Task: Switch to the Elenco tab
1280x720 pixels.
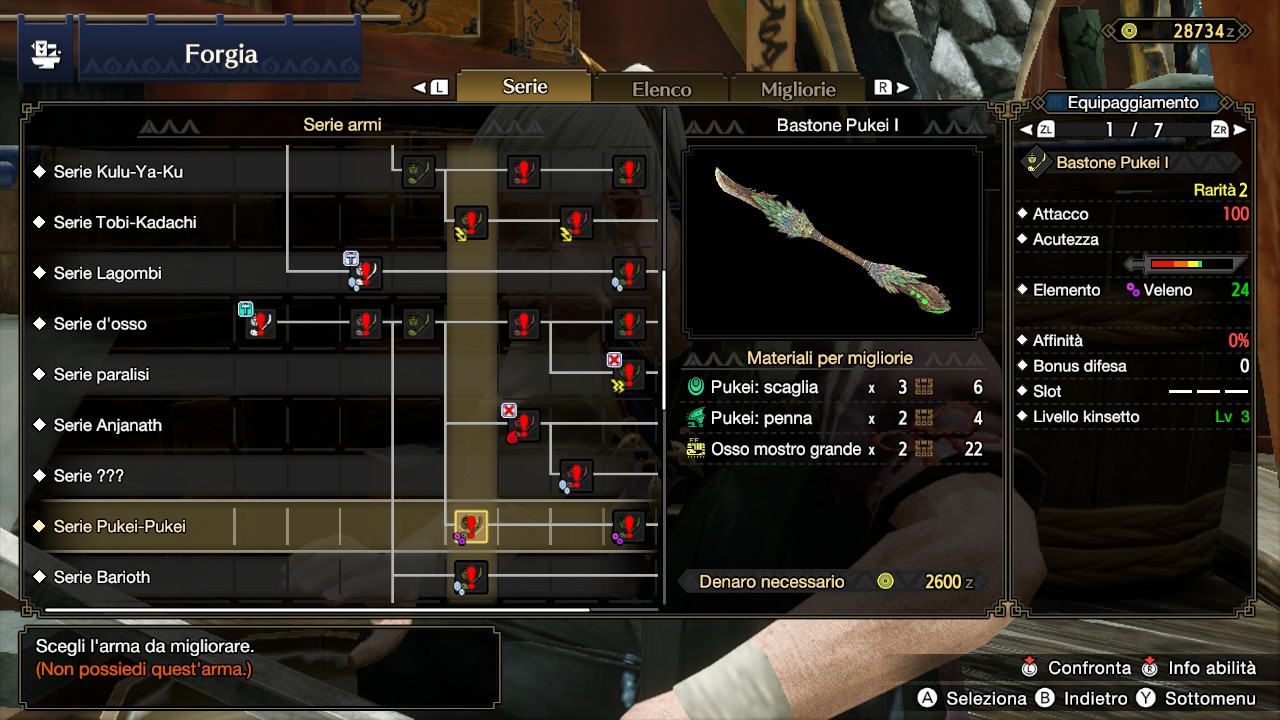Action: coord(660,88)
